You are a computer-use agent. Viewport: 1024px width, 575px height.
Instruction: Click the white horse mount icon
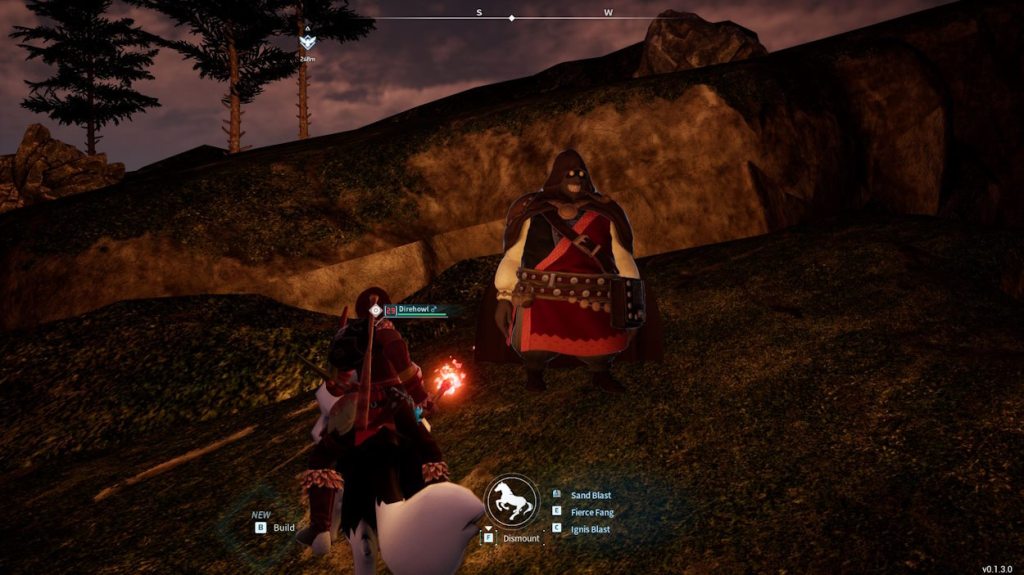[512, 500]
